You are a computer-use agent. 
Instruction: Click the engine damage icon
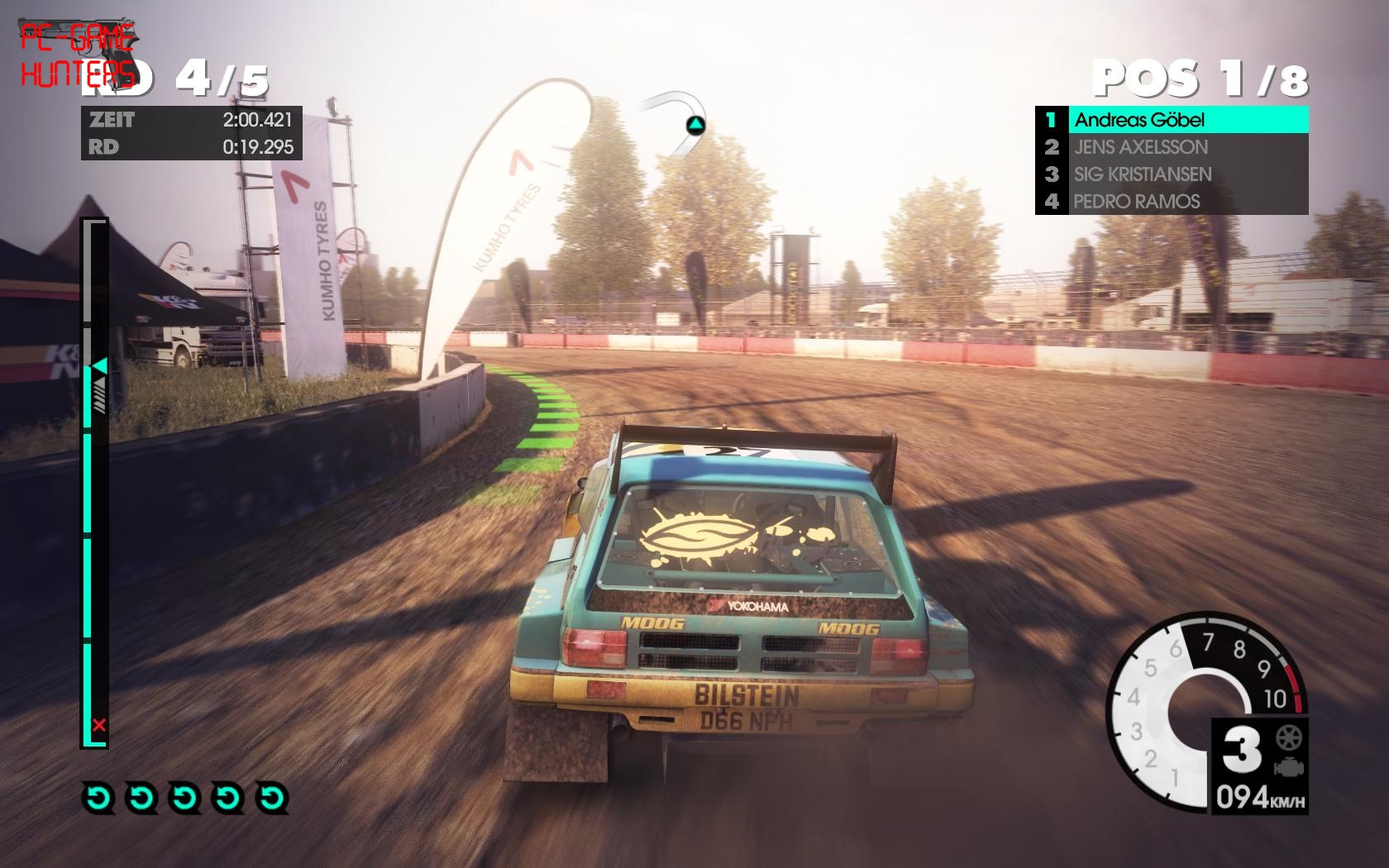point(1289,767)
